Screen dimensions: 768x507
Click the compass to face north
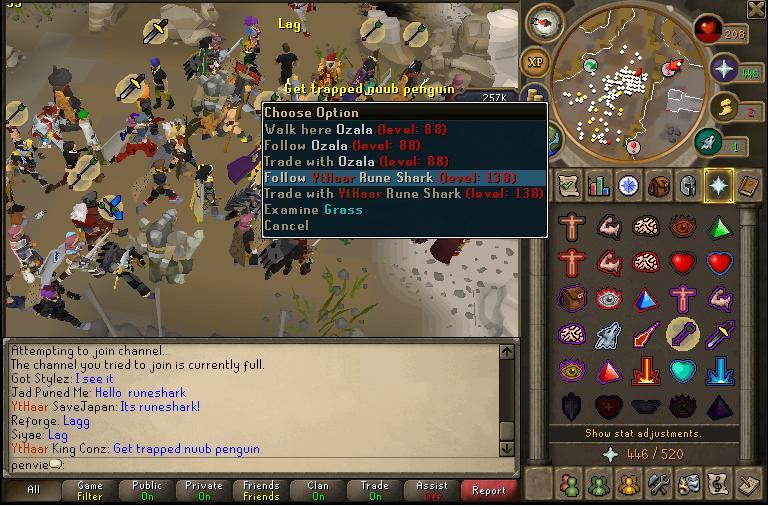click(546, 23)
